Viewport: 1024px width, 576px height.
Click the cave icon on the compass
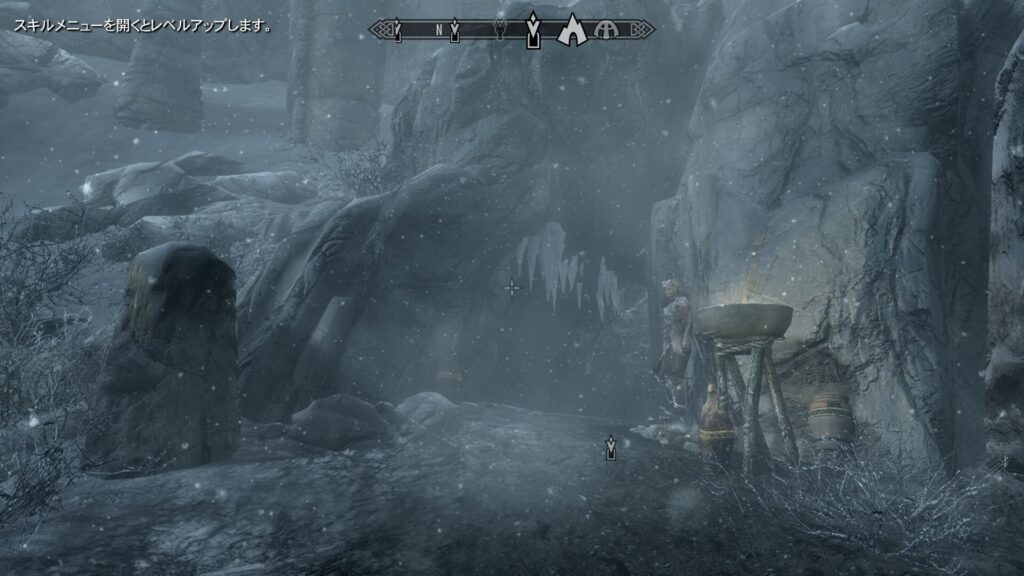point(571,31)
